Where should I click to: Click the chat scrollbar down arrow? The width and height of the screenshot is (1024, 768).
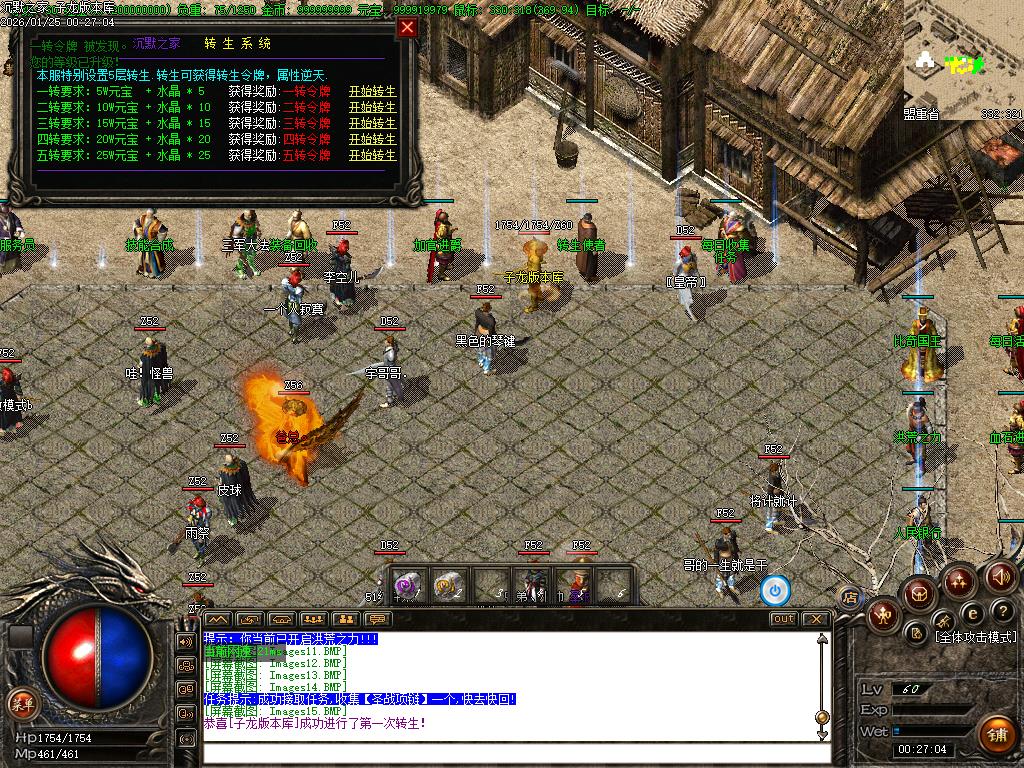click(x=822, y=736)
